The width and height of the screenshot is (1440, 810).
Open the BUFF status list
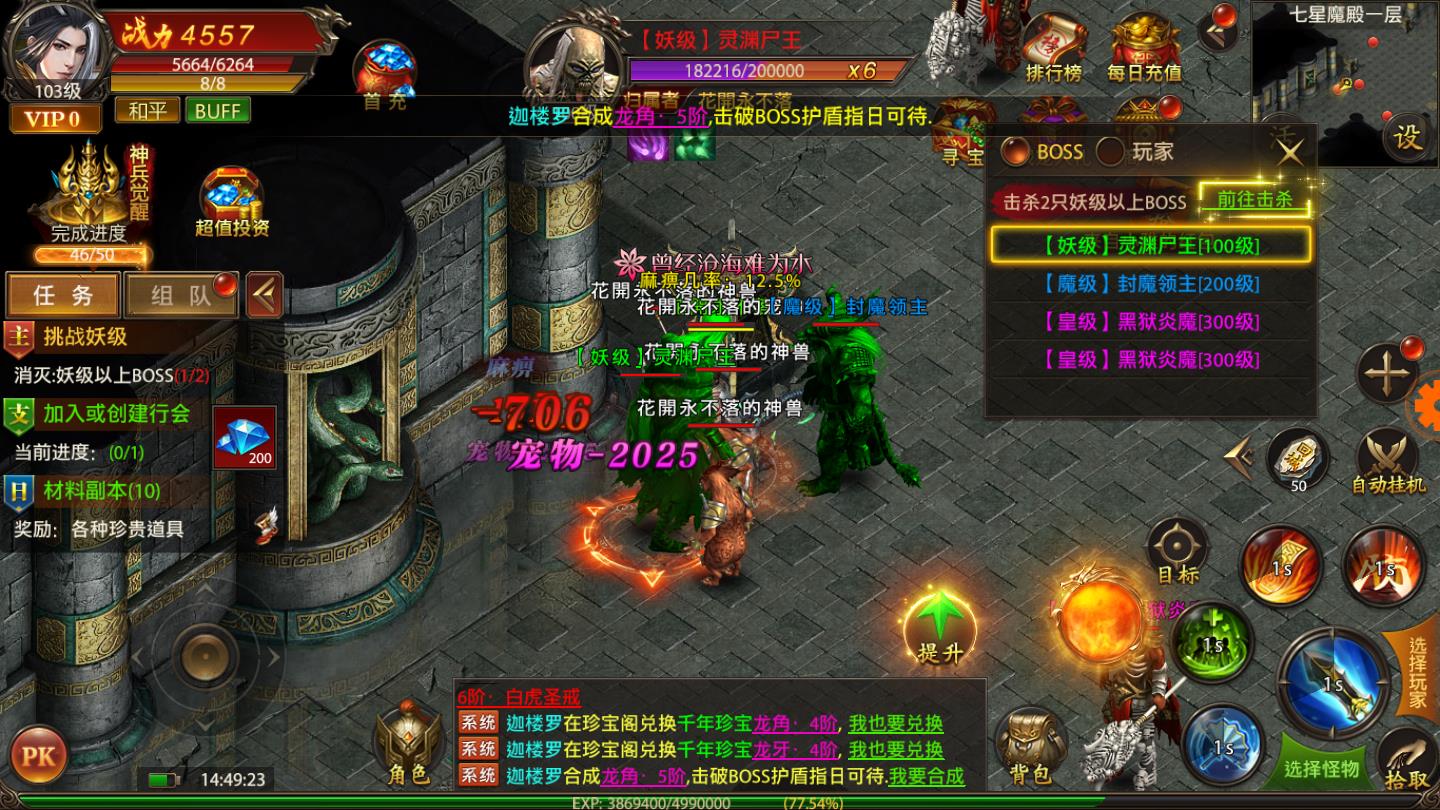[x=217, y=110]
